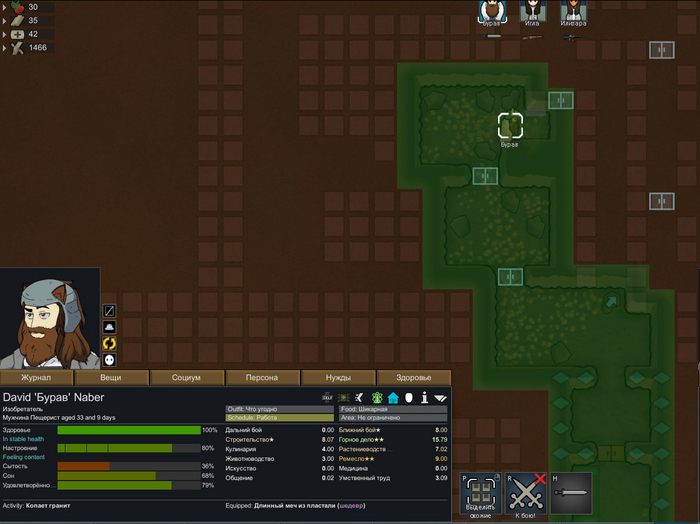Toggle the SELF self-tend icon
Viewport: 700px width, 524px height.
[x=327, y=398]
